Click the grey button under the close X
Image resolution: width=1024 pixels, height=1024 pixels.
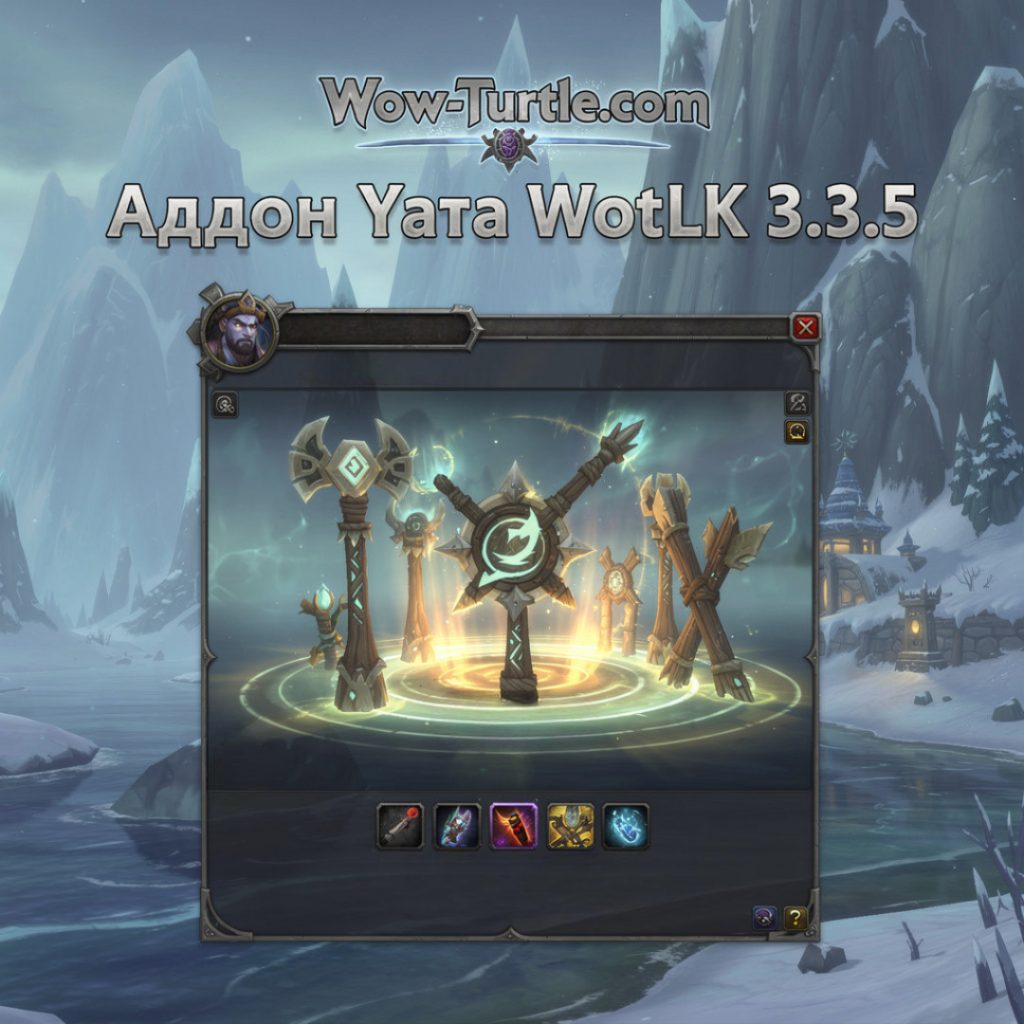tap(798, 403)
